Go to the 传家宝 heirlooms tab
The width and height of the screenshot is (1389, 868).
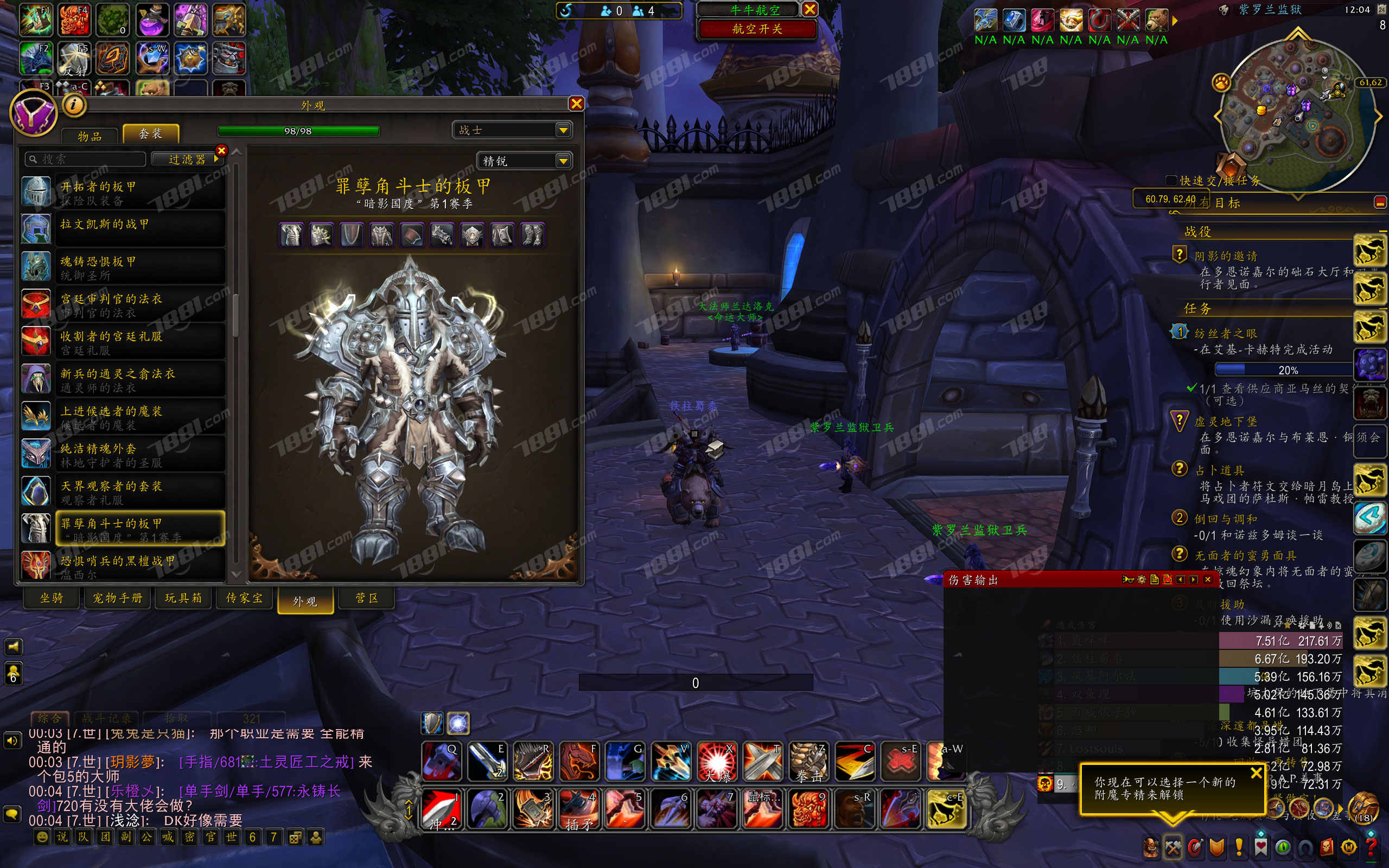point(245,598)
